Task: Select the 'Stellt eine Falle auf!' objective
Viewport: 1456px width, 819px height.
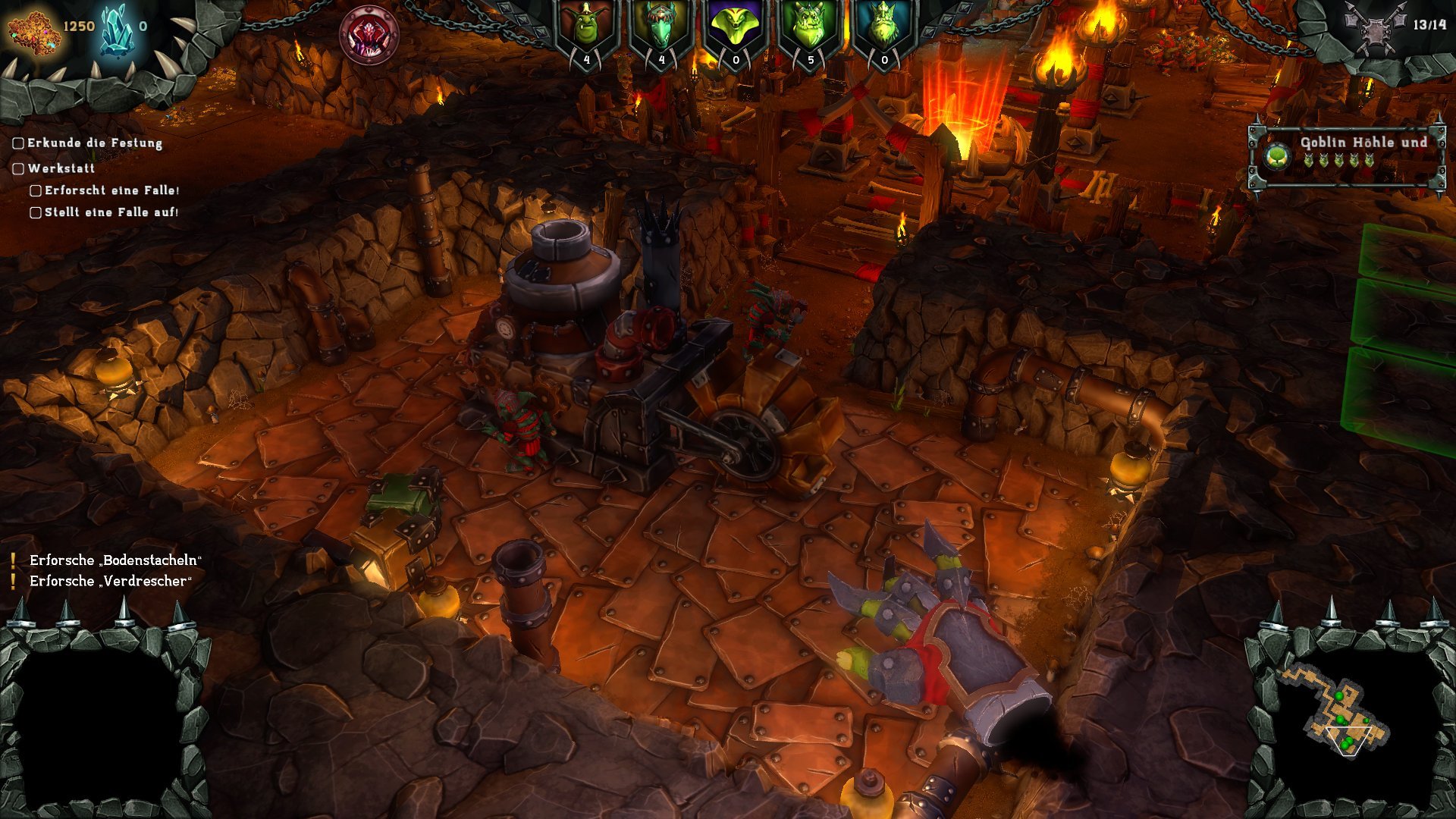Action: pos(111,212)
